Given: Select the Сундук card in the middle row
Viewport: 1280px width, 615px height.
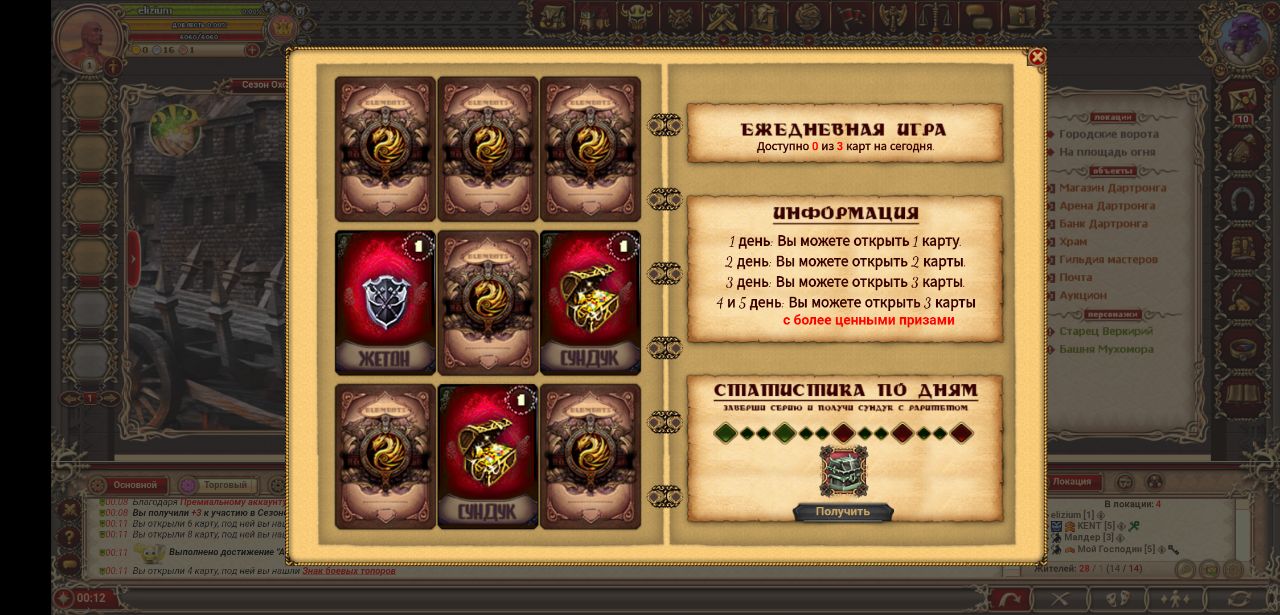Looking at the screenshot, I should tap(590, 302).
